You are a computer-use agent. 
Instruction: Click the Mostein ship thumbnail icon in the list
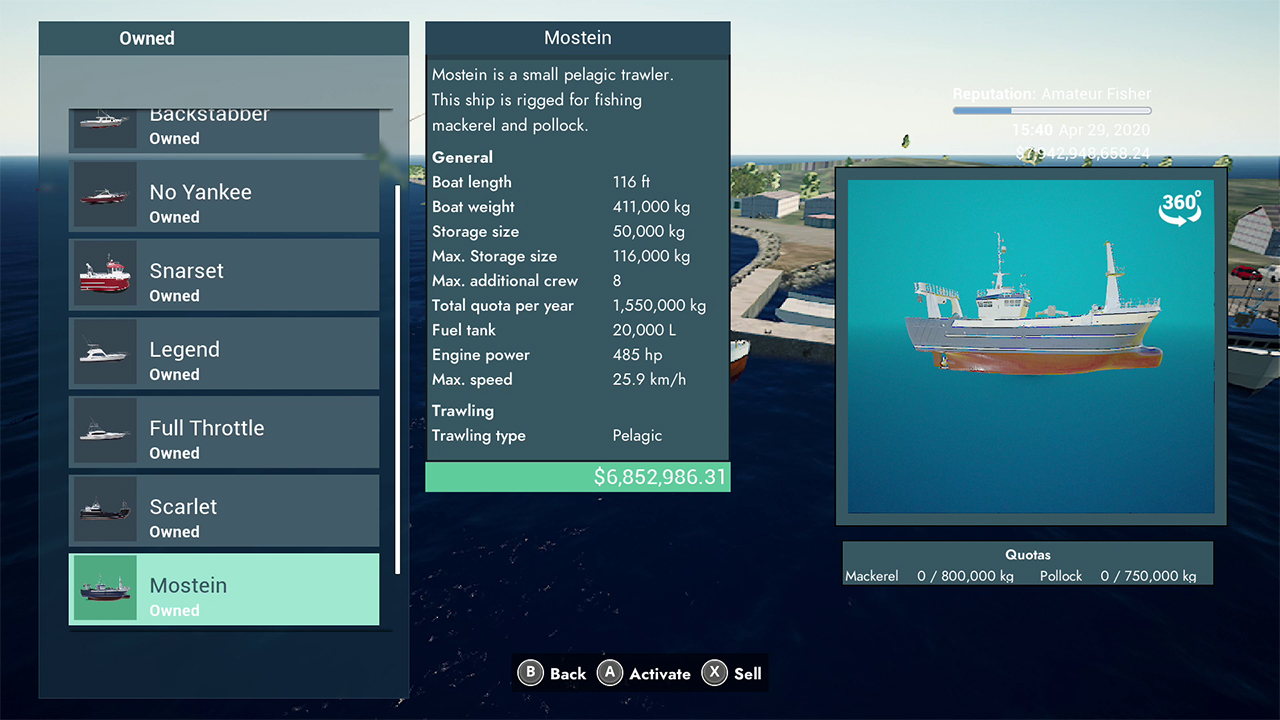[105, 589]
